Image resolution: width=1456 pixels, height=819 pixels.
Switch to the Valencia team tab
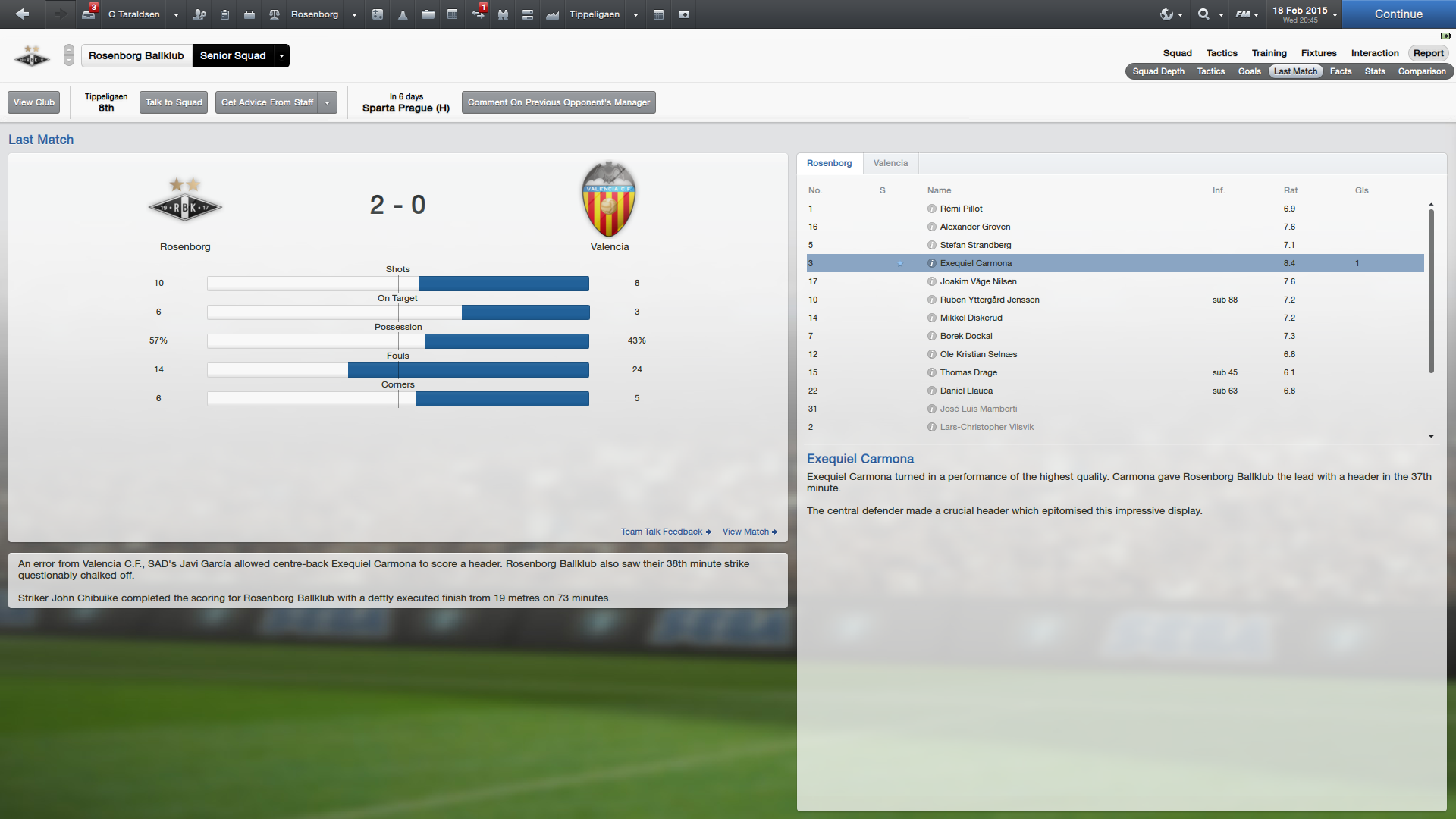tap(890, 163)
